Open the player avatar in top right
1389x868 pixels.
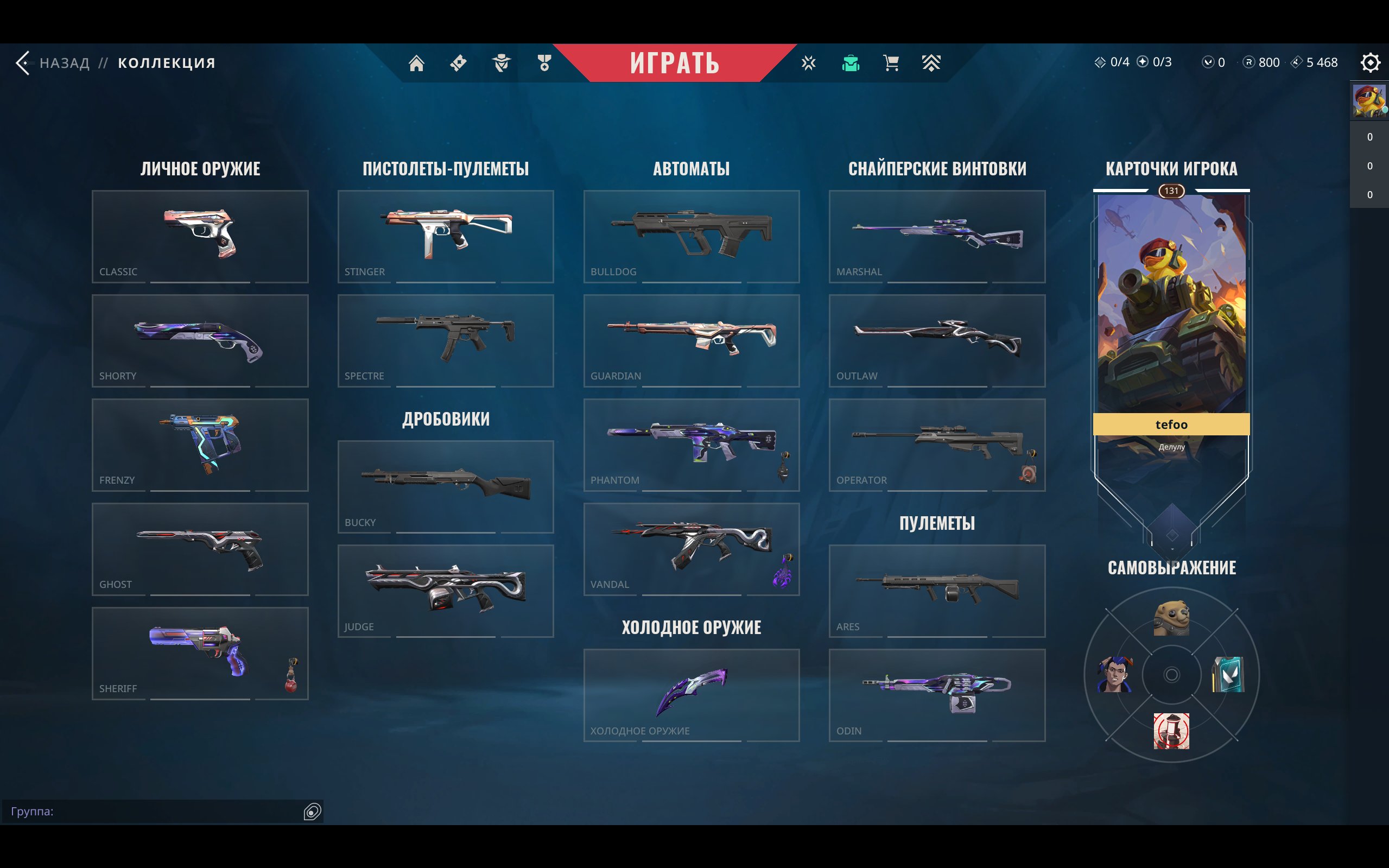point(1371,100)
